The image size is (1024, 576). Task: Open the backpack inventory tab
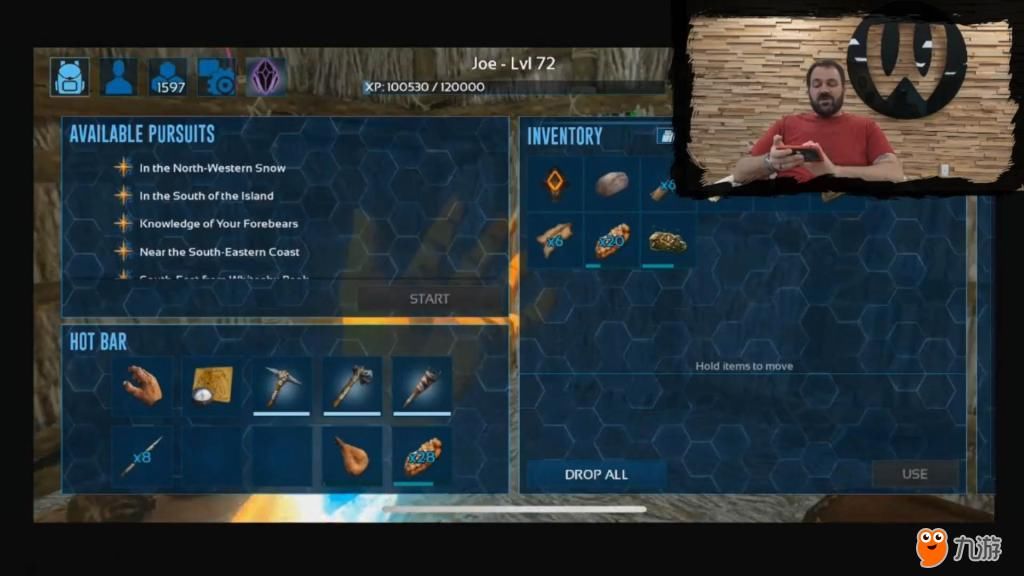pyautogui.click(x=70, y=77)
